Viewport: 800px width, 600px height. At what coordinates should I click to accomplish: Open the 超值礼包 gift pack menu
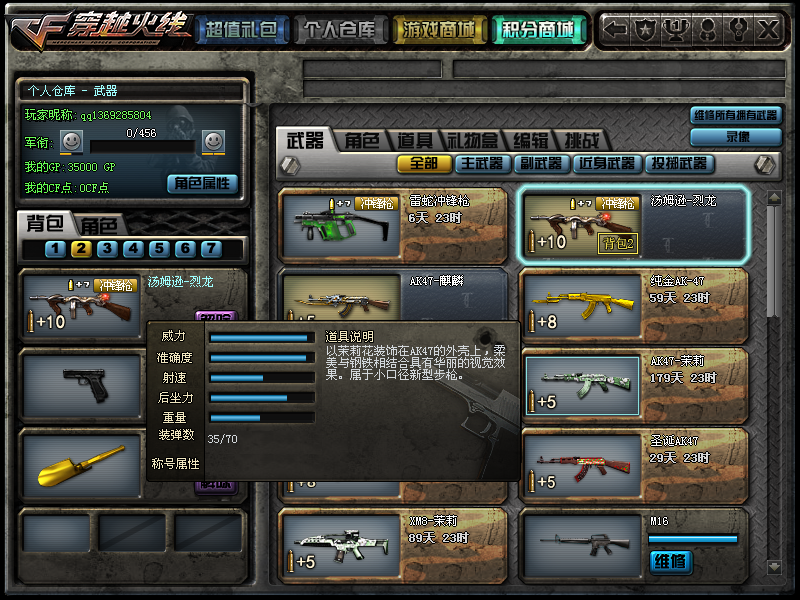pos(240,30)
